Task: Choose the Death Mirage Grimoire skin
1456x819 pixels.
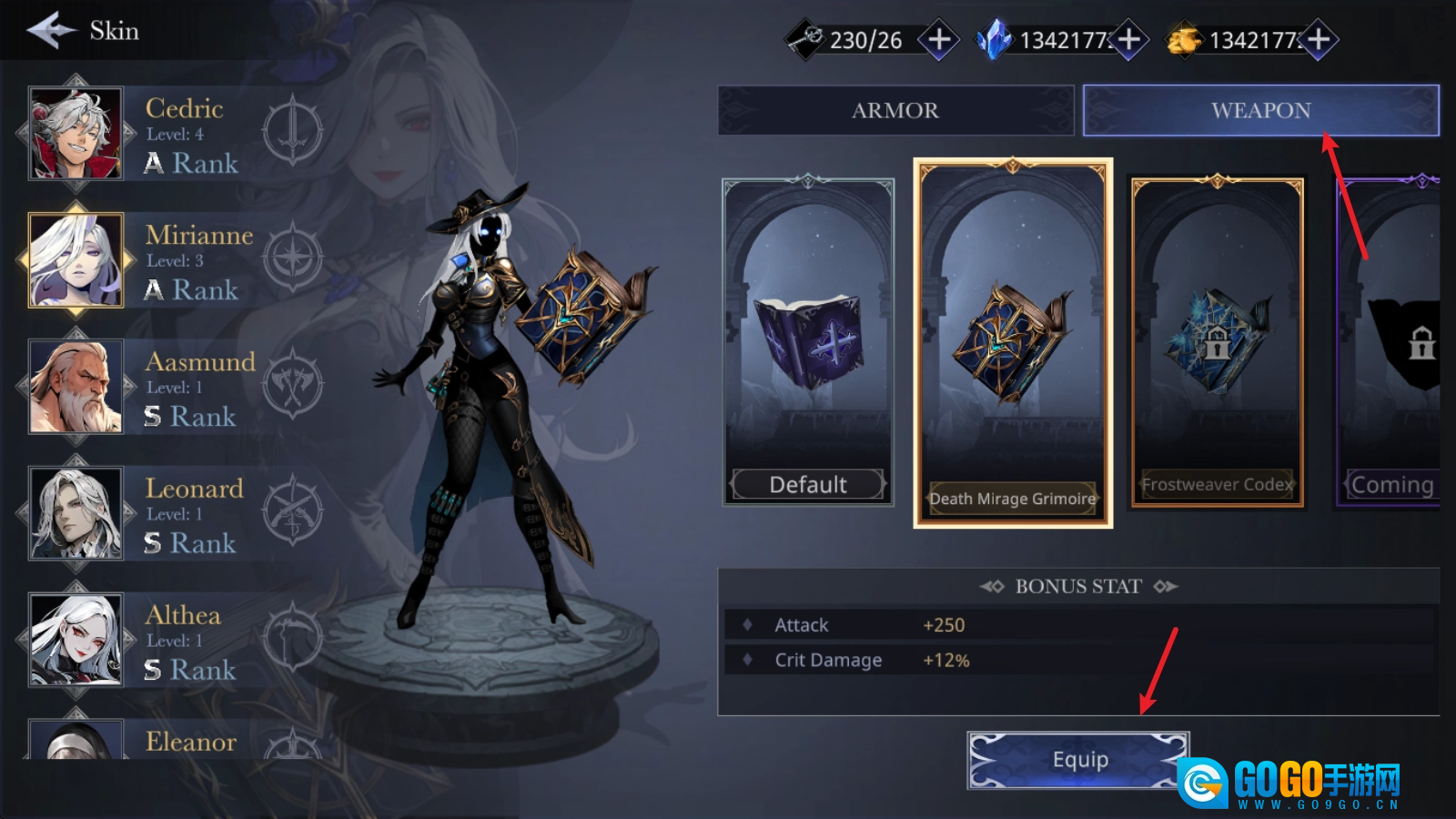Action: 1013,343
